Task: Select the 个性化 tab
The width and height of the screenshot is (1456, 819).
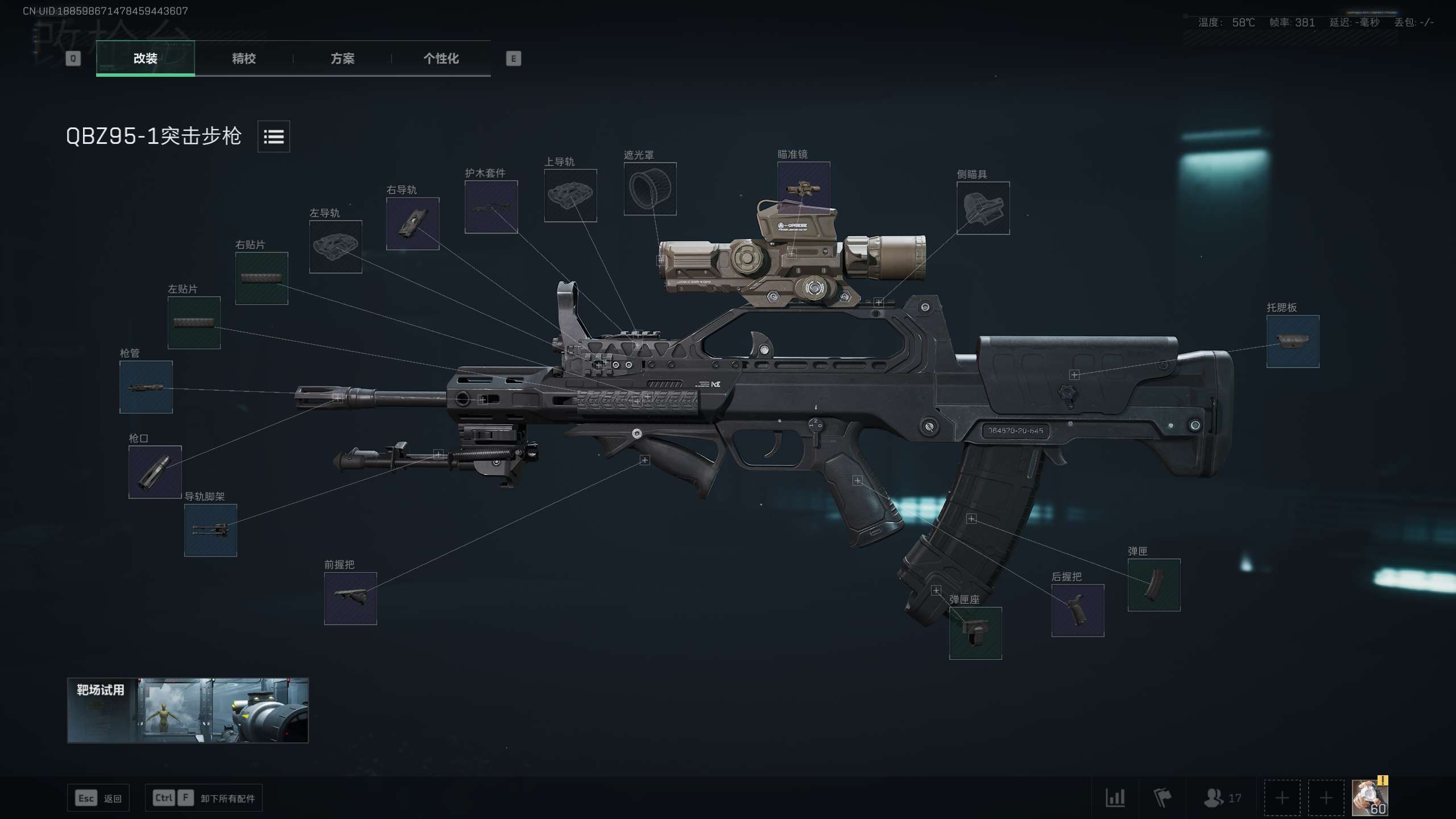Action: click(441, 58)
